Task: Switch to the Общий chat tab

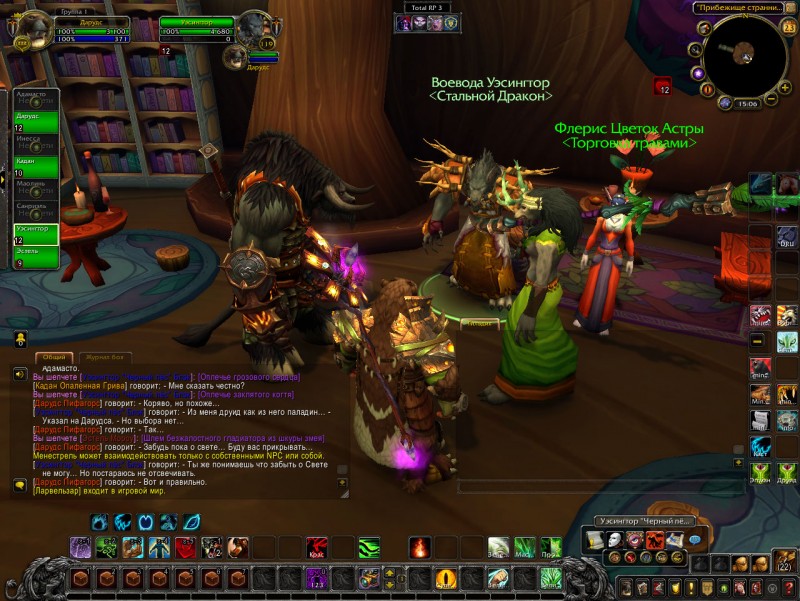Action: point(54,357)
